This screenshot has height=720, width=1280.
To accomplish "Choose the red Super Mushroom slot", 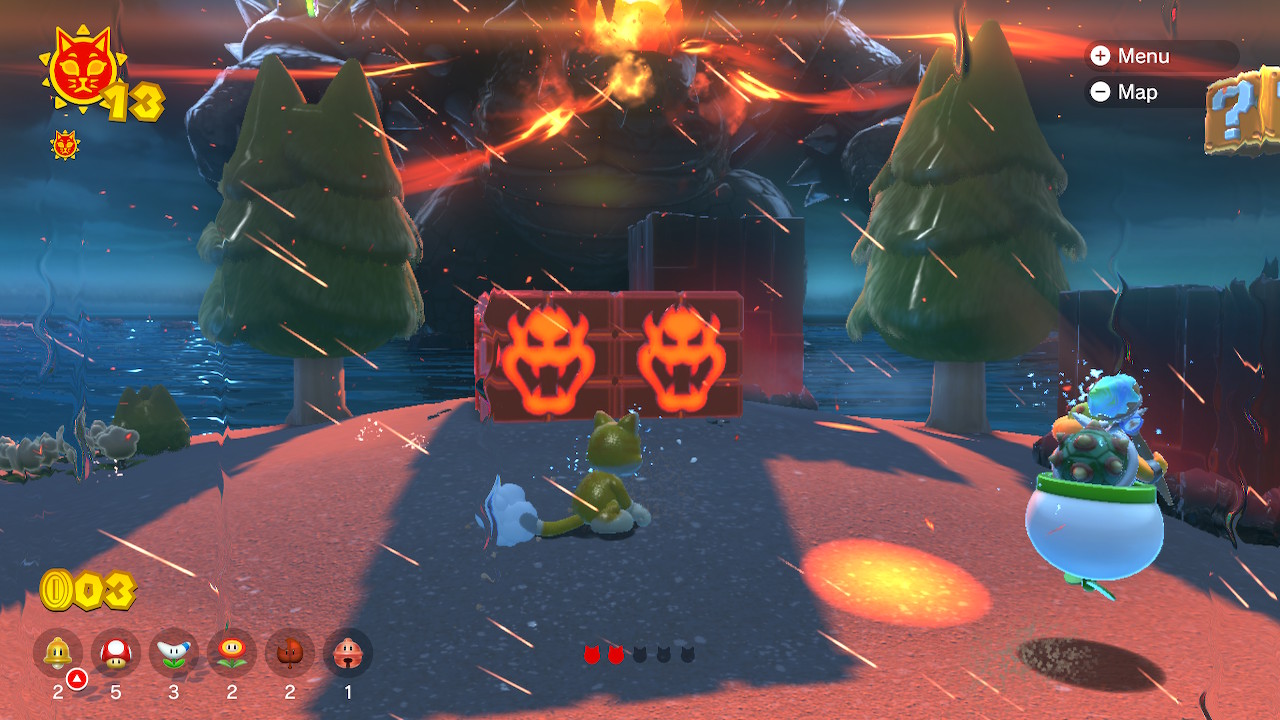I will click(116, 653).
